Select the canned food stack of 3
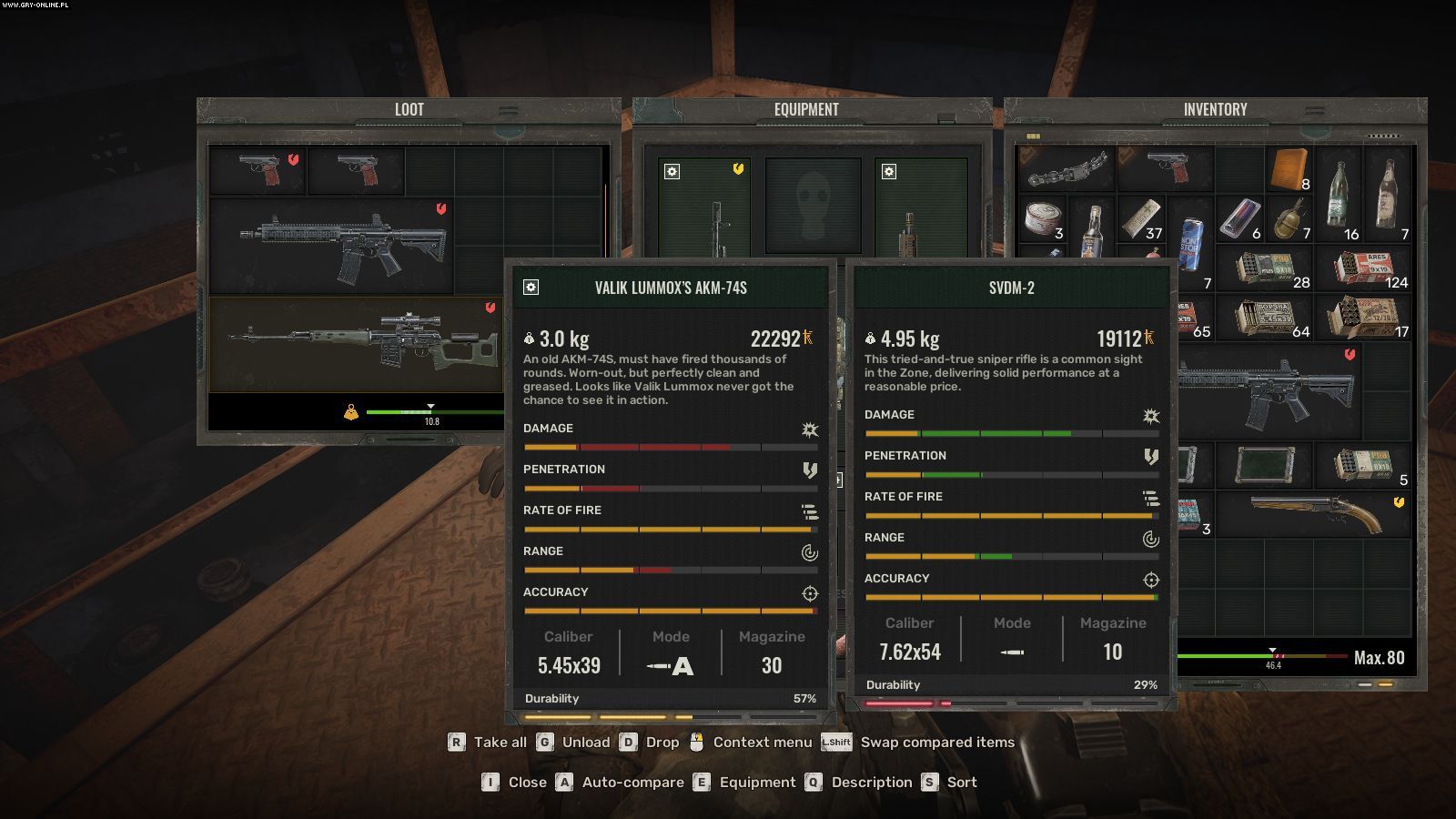Viewport: 1456px width, 819px height. (1043, 219)
